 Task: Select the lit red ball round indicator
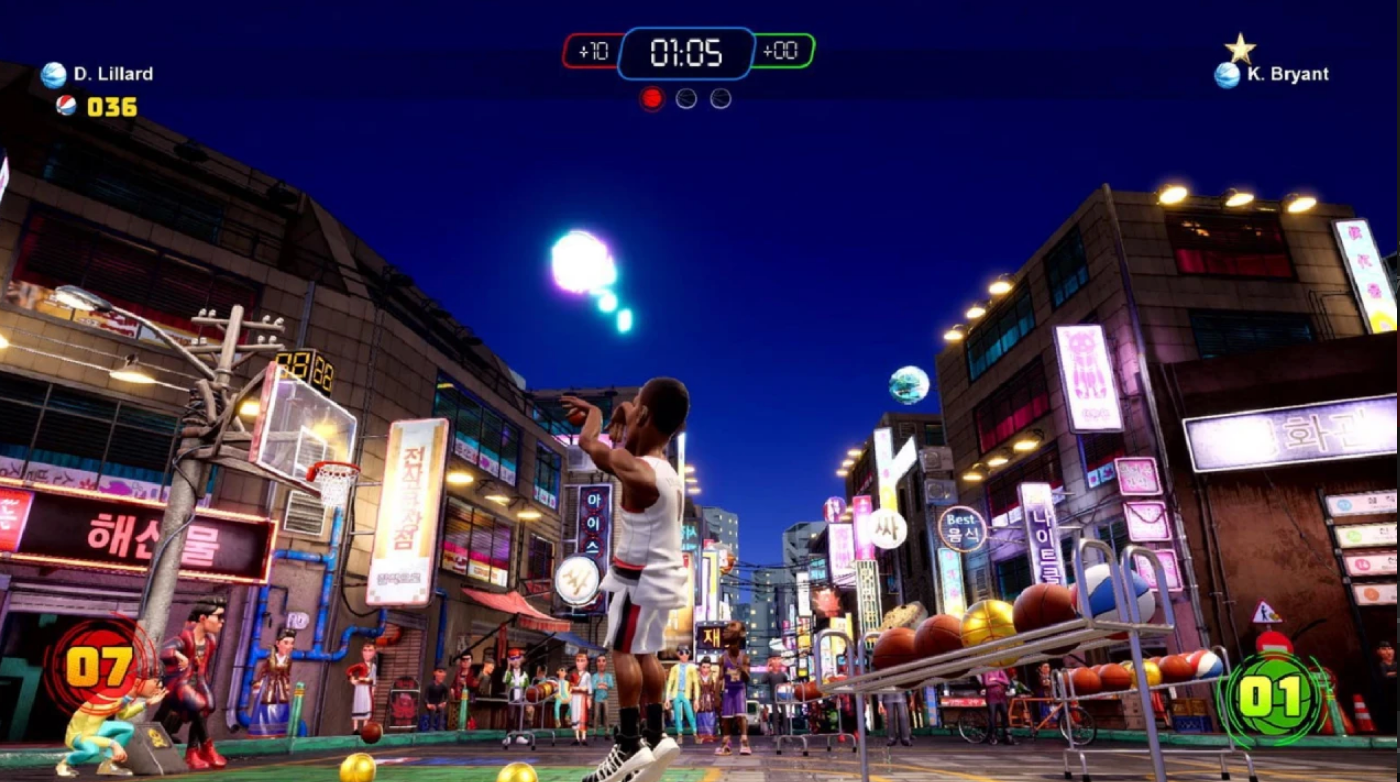[652, 97]
